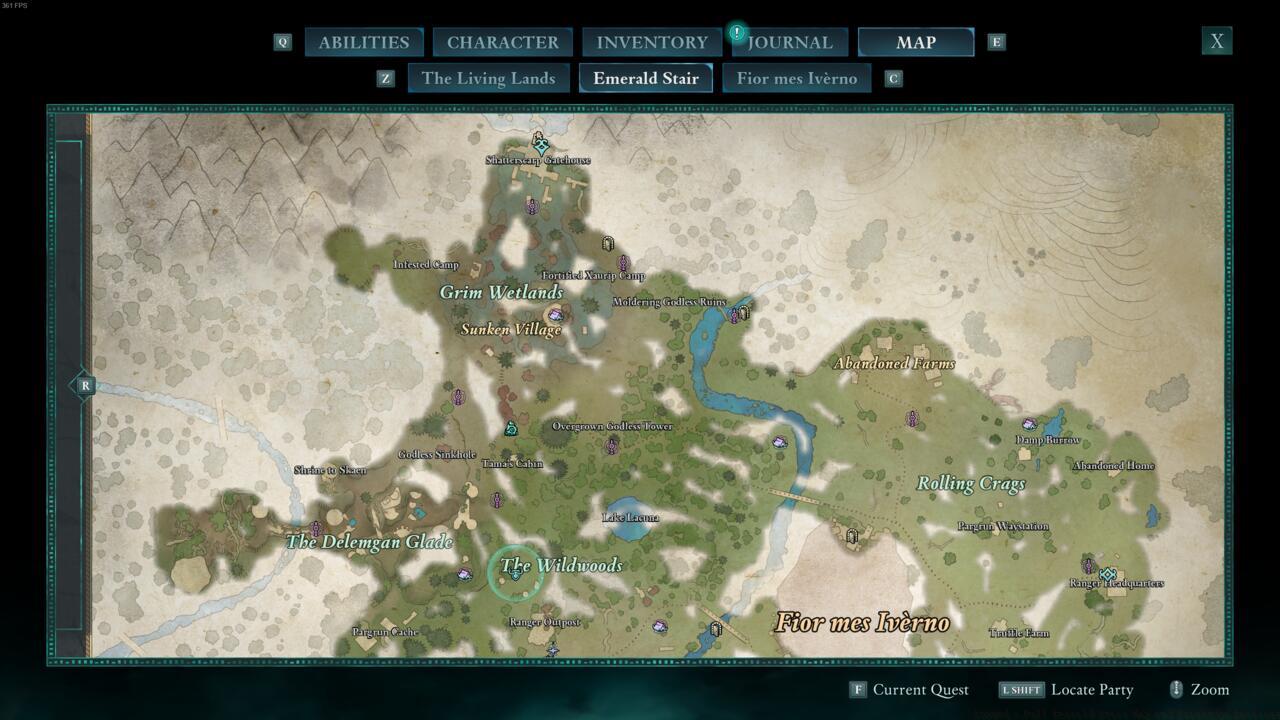
Task: Select the totem marker in Fortified Xaurip Camp
Action: coord(623,263)
